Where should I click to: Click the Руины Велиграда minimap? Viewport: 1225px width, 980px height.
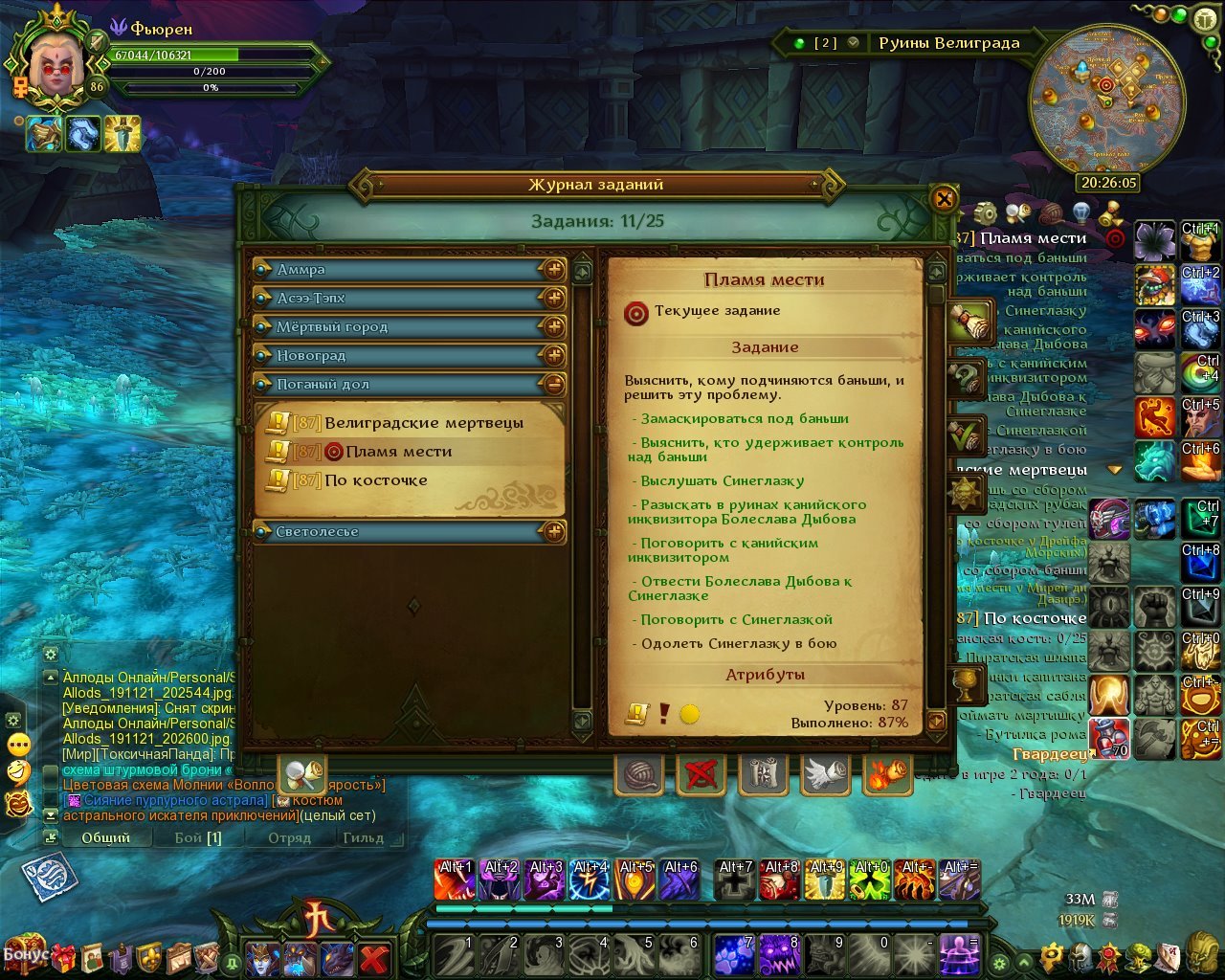coord(1106,99)
